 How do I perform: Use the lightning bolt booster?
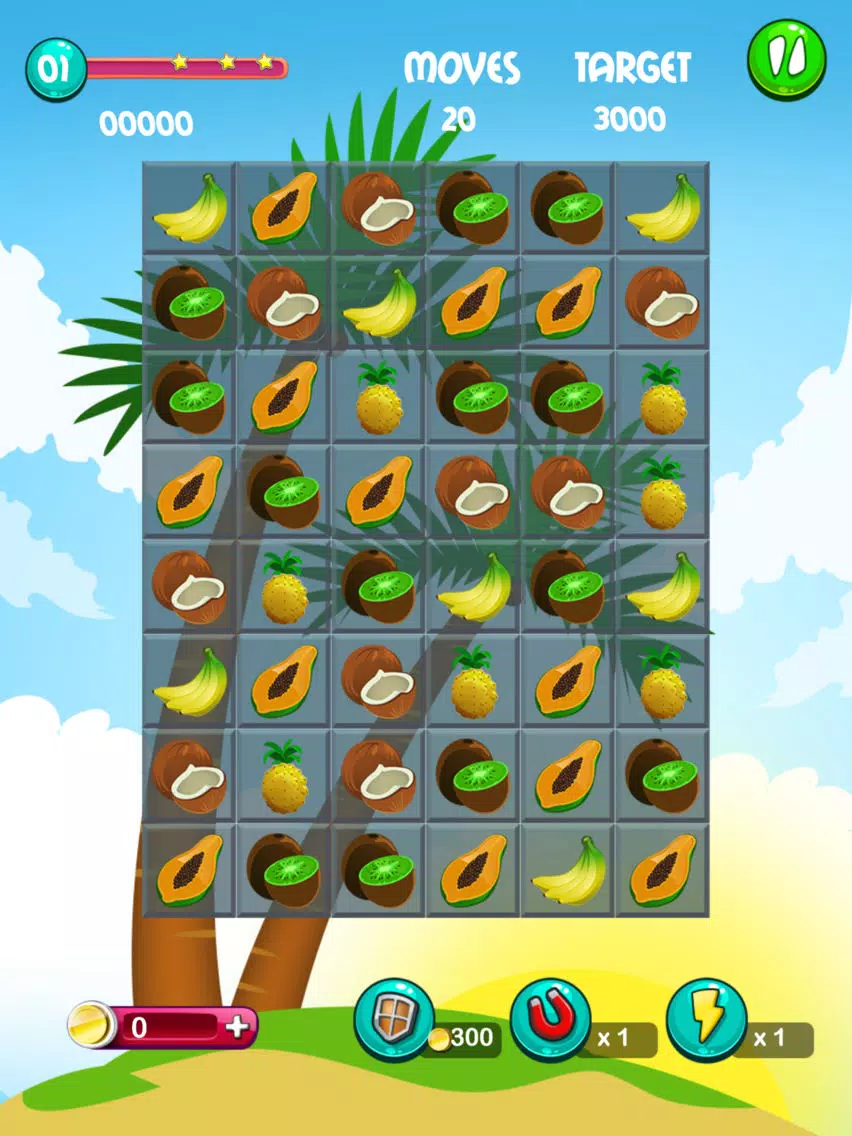click(x=706, y=1020)
